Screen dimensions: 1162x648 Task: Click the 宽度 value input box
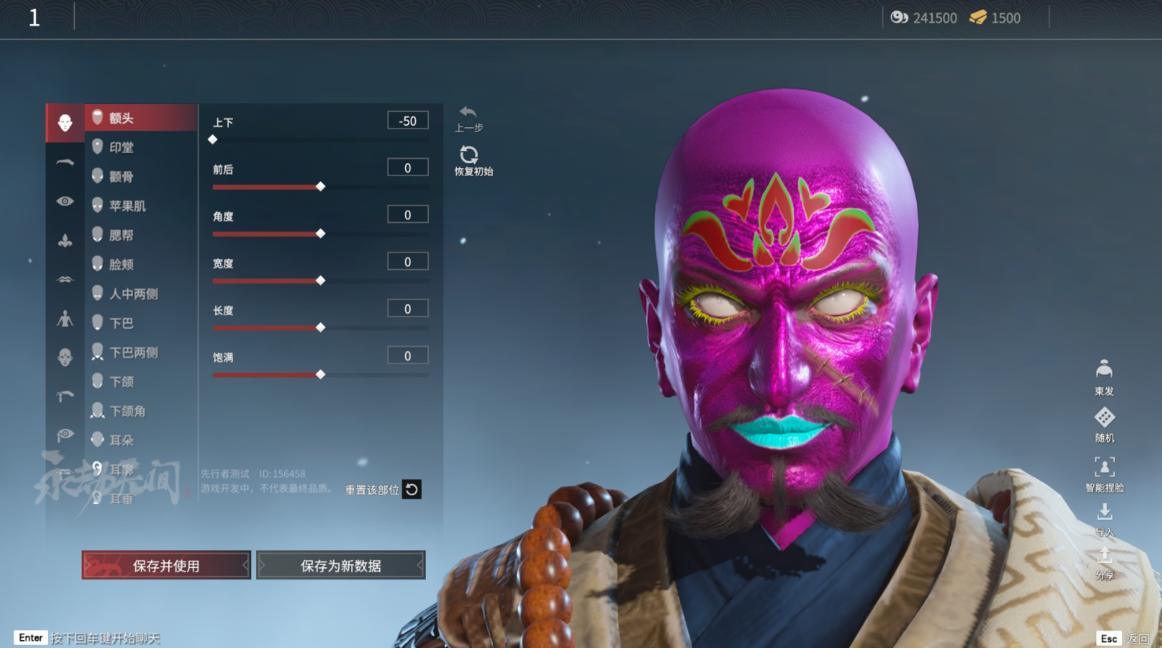click(408, 262)
